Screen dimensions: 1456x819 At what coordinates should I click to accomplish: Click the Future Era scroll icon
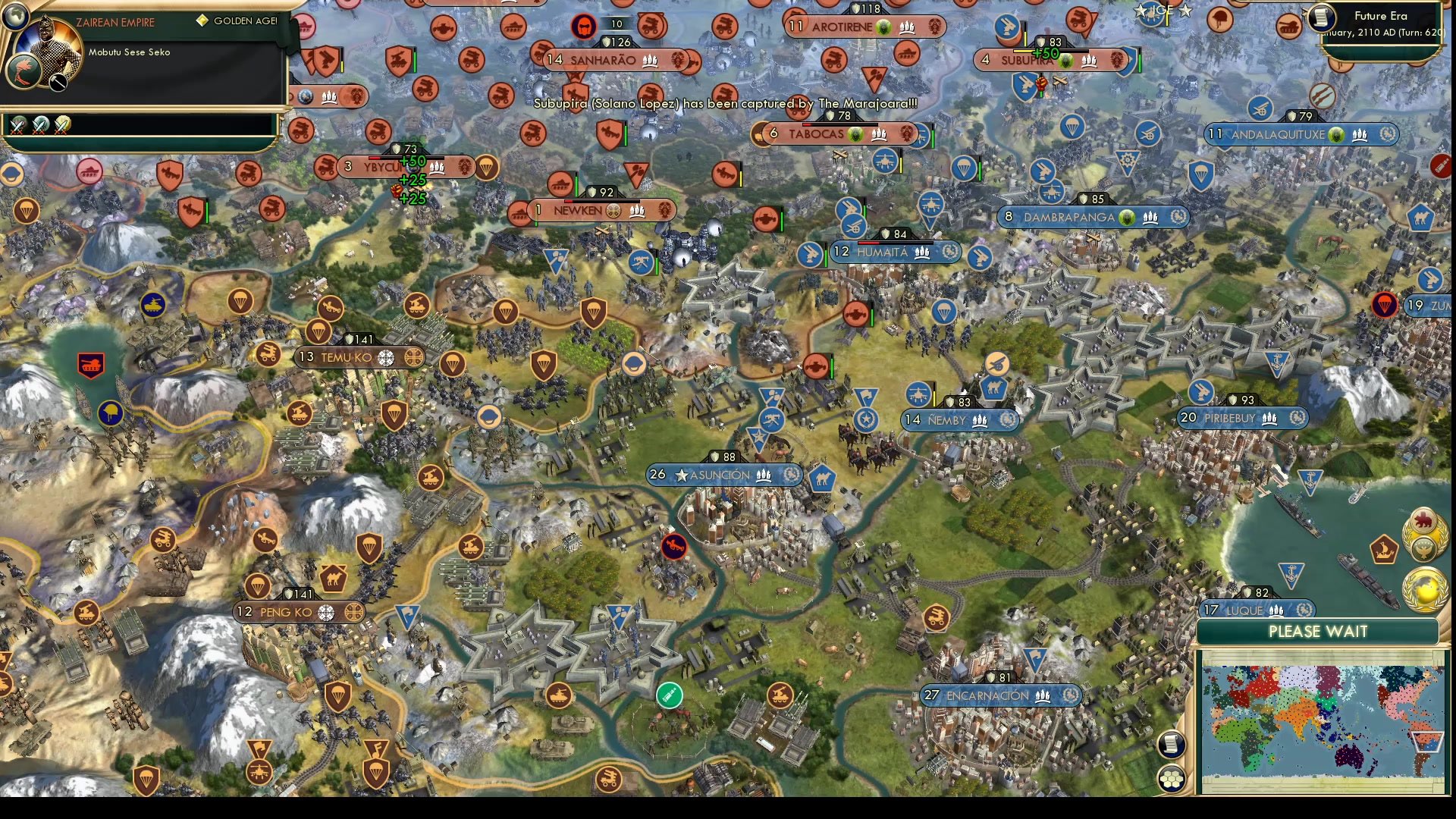coord(1322,17)
